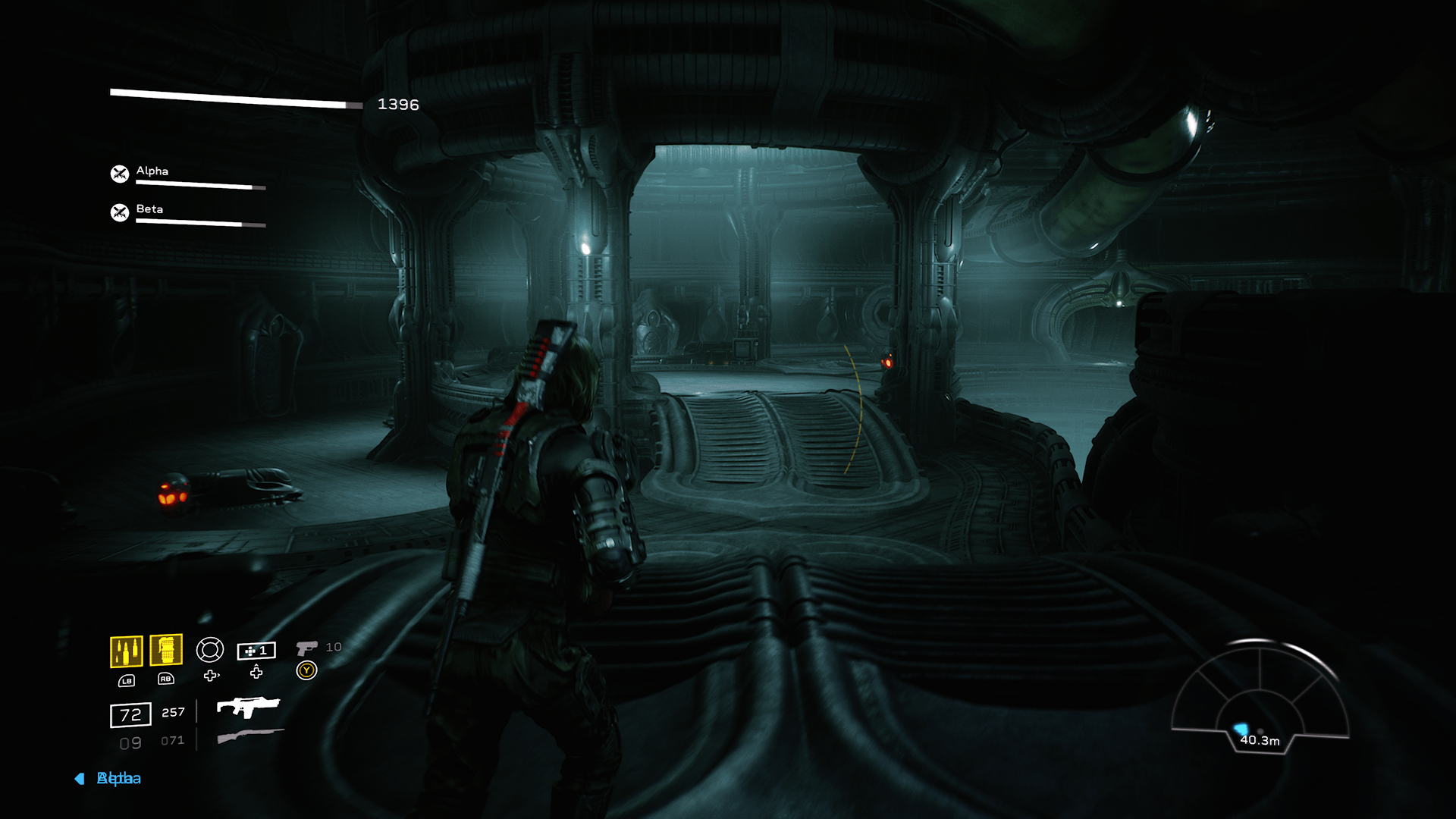The height and width of the screenshot is (819, 1456).
Task: Activate the yellow bullets ability icon
Action: (127, 651)
